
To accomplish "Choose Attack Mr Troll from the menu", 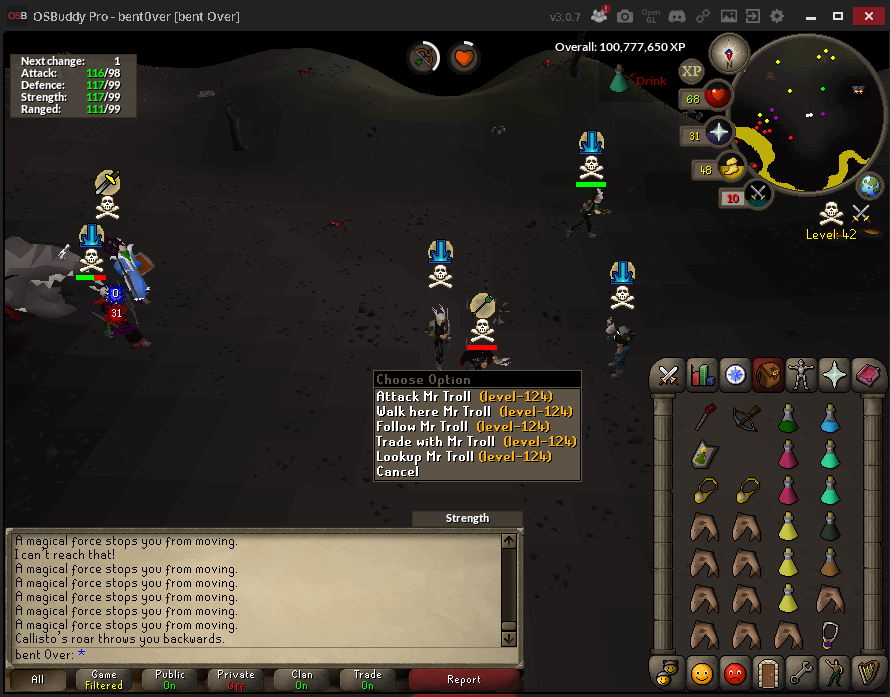I will [464, 397].
